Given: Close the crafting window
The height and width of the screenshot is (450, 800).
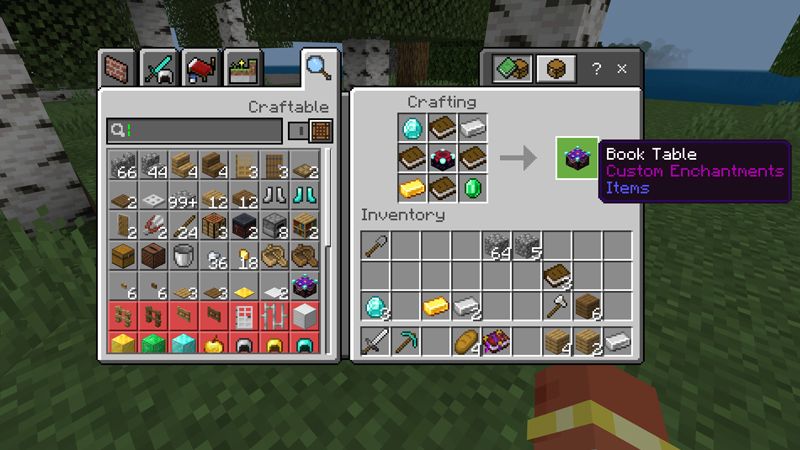Looking at the screenshot, I should coord(622,69).
